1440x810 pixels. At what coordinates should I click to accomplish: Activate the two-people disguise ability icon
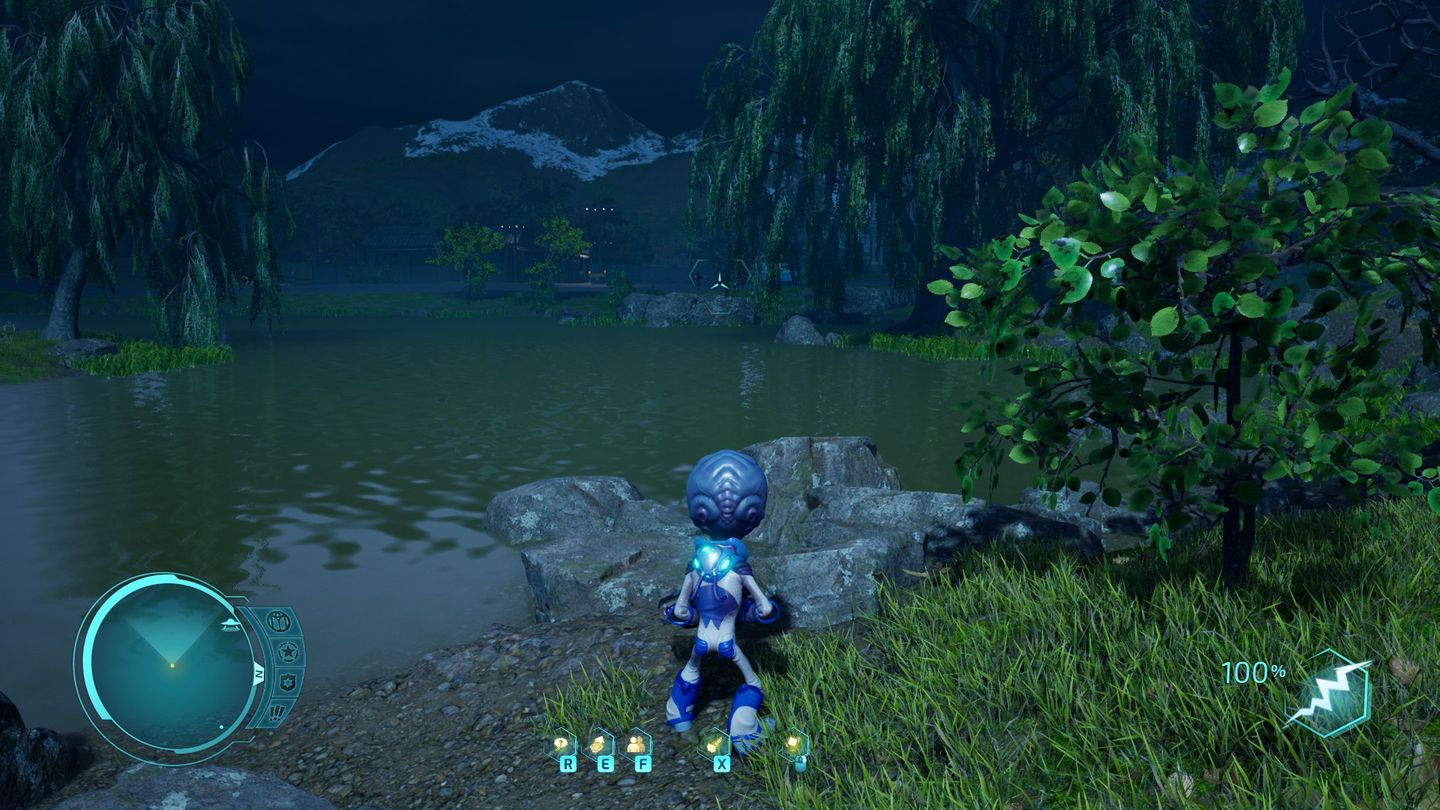click(636, 744)
